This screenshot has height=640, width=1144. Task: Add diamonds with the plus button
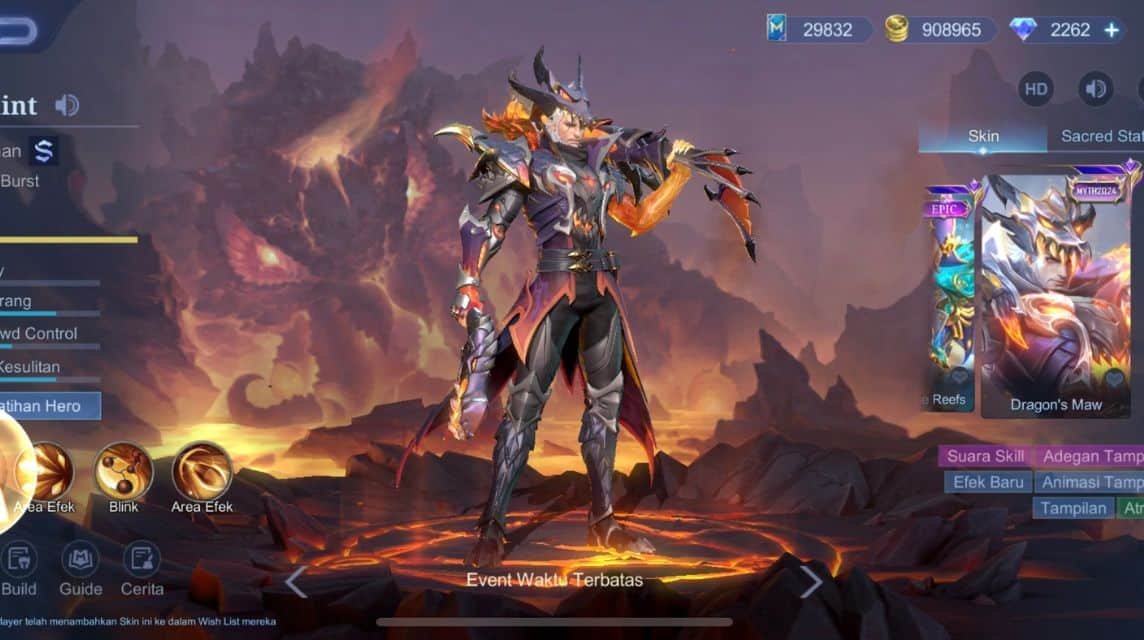(x=1112, y=30)
